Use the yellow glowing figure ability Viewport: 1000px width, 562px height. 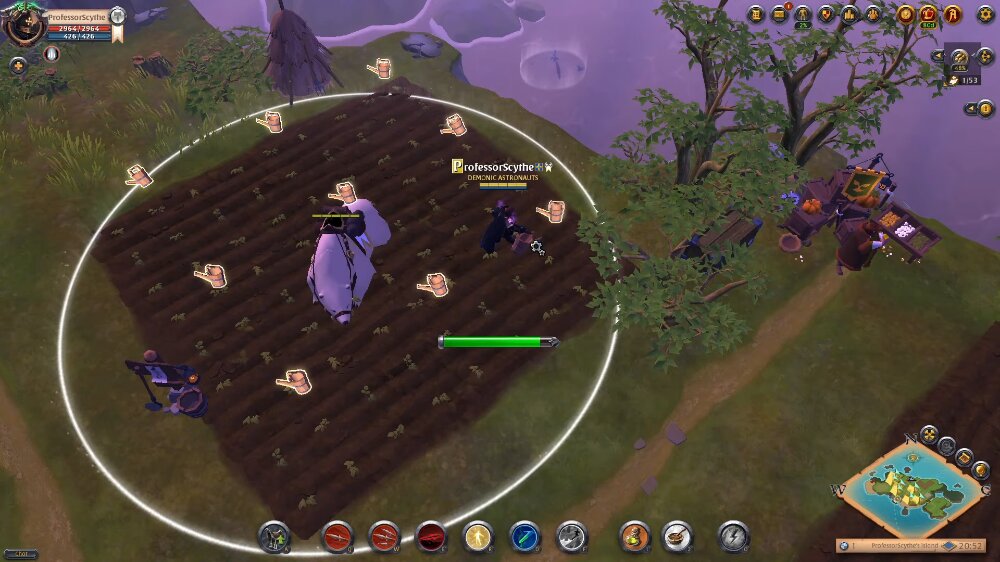pyautogui.click(x=478, y=537)
